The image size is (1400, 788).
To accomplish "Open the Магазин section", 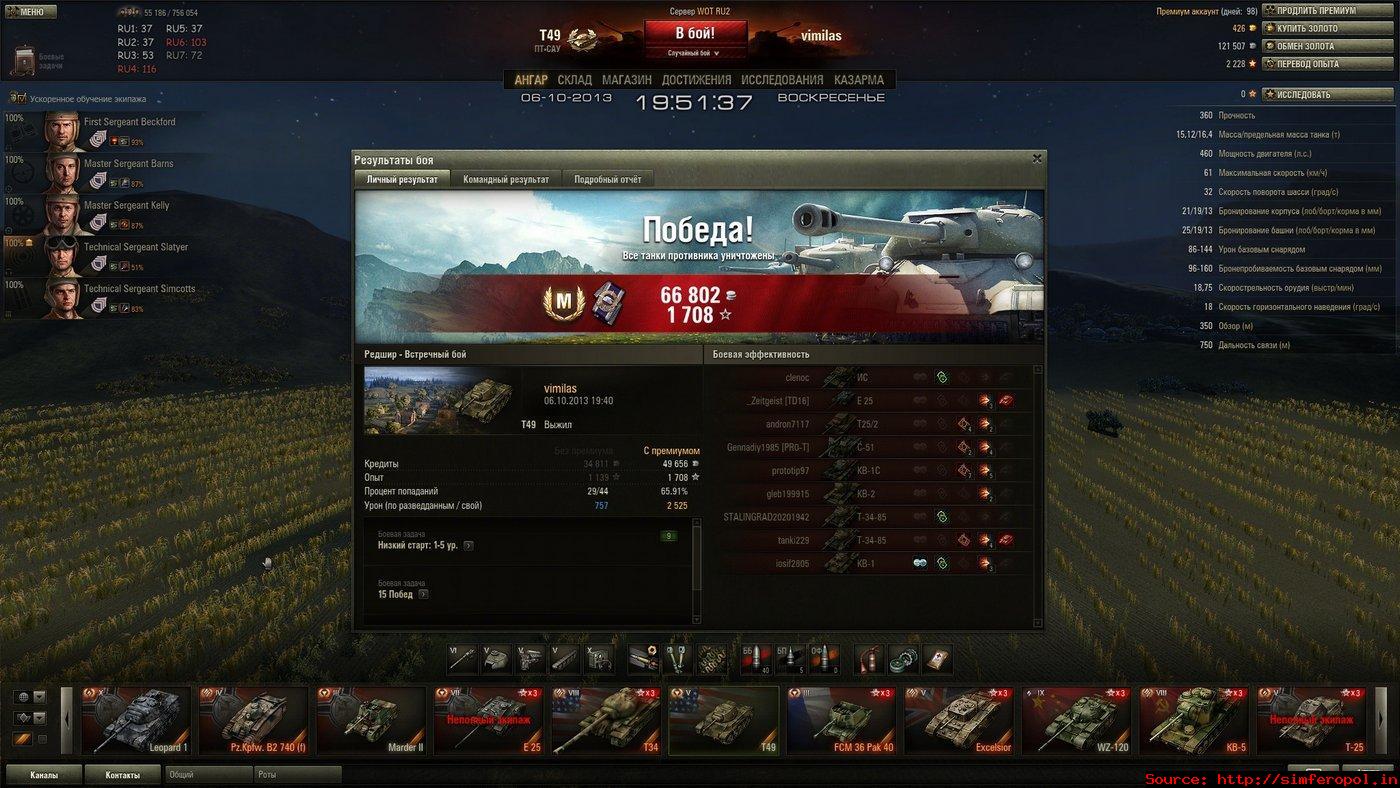I will pos(627,80).
